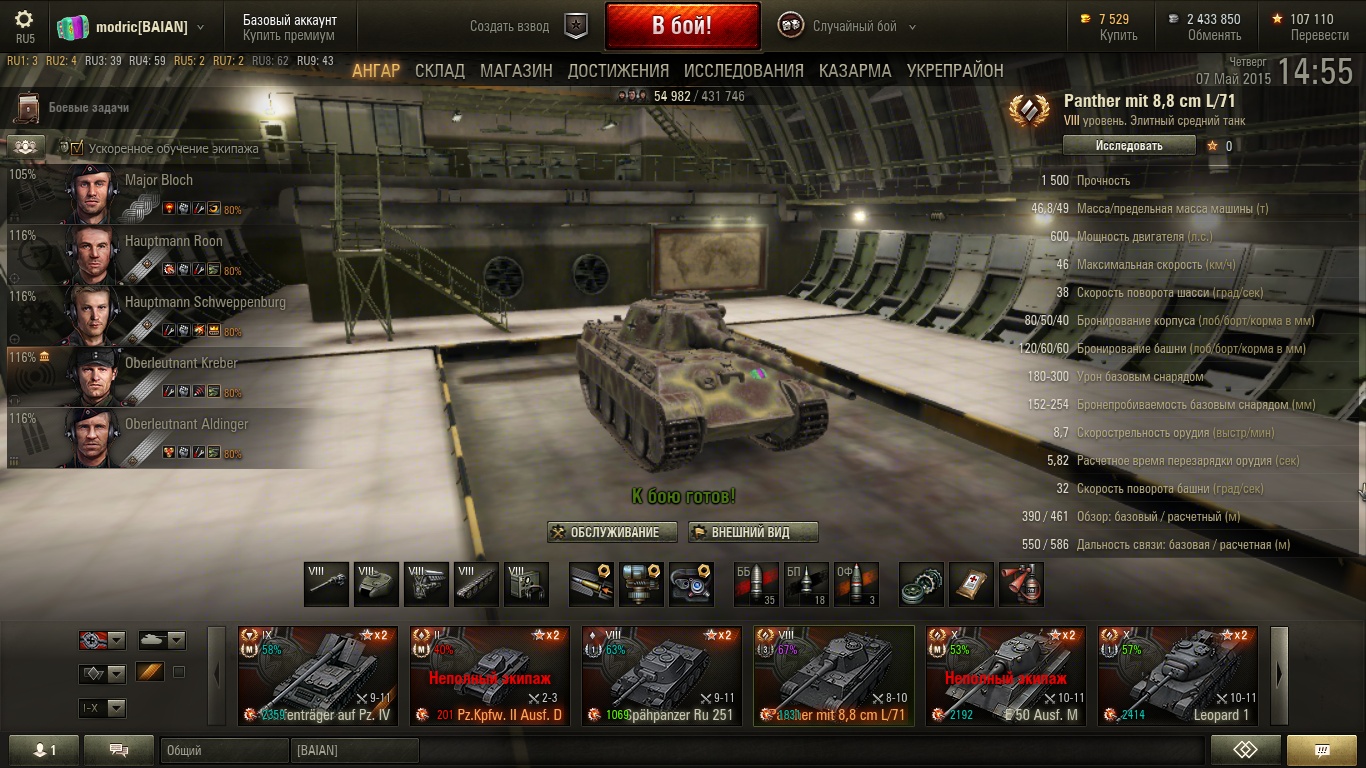This screenshot has width=1366, height=768.
Task: Toggle accelerated crew training checkbox
Action: [x=77, y=148]
